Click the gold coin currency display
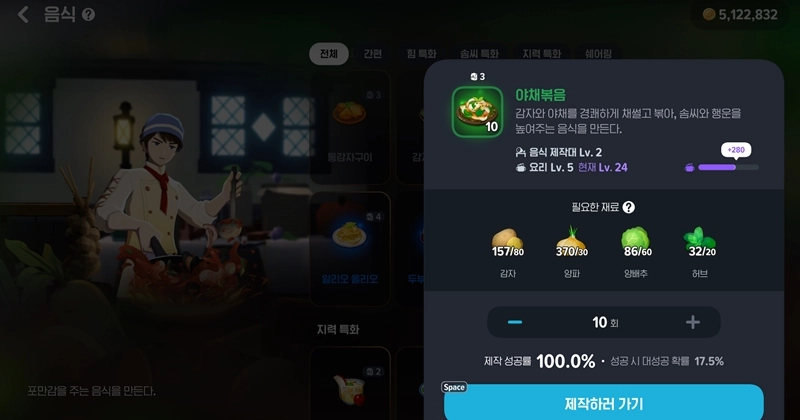This screenshot has height=420, width=800. (x=738, y=15)
